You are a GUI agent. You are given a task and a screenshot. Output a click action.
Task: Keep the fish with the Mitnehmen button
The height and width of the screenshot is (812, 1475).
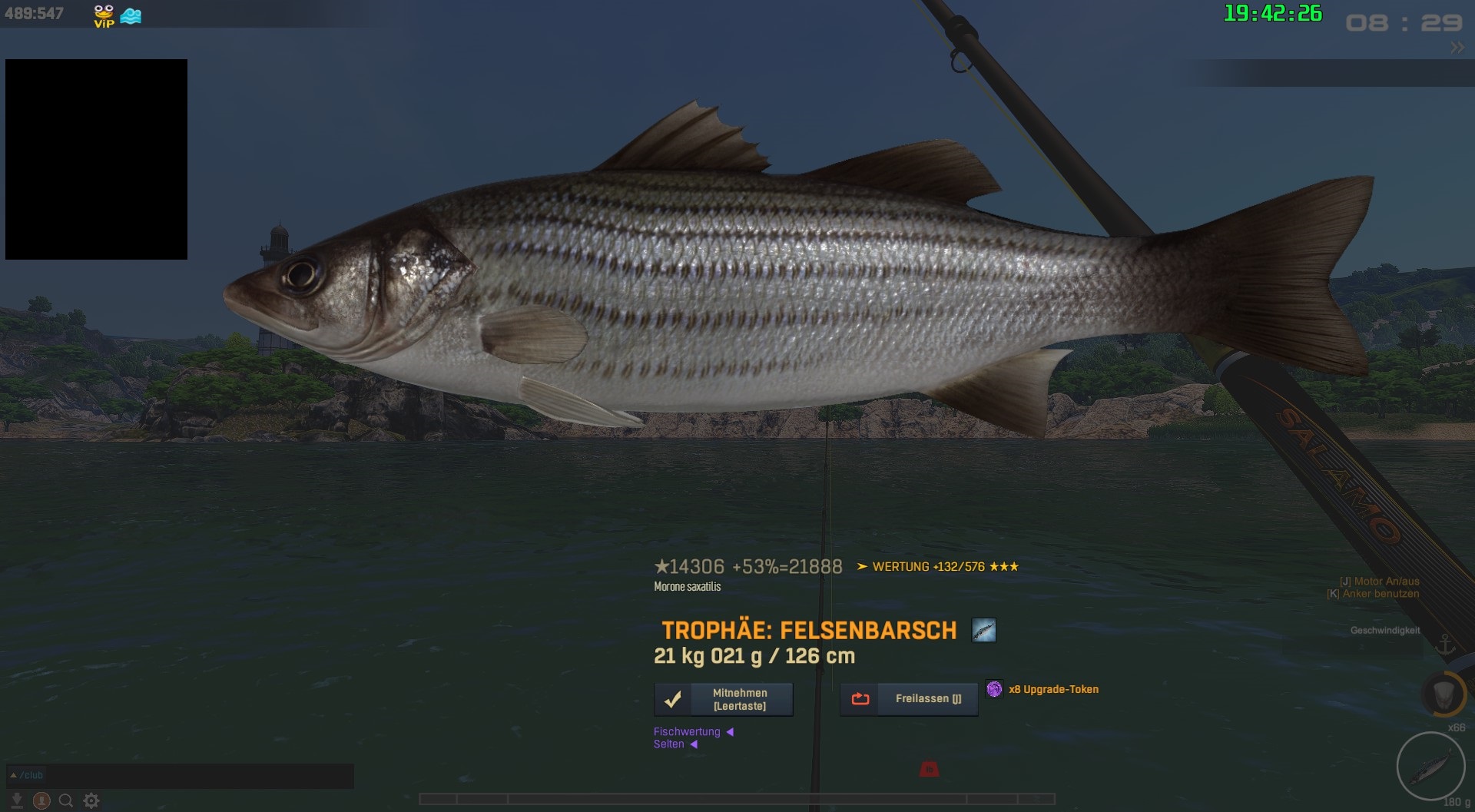click(723, 699)
